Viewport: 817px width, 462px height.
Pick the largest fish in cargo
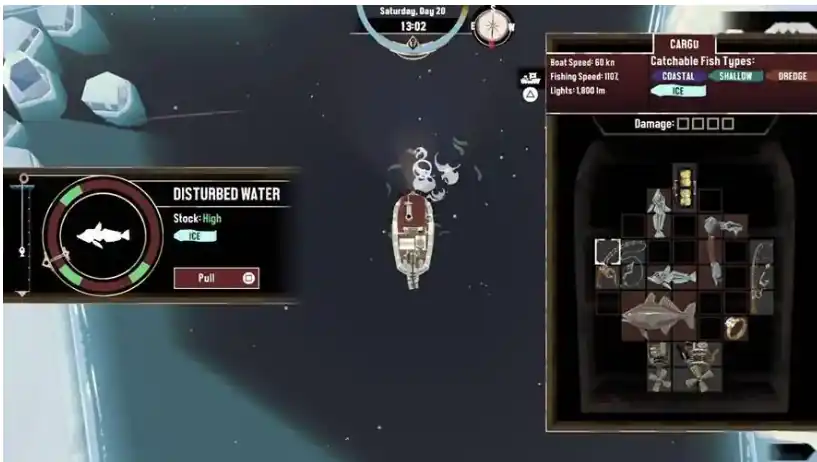[x=659, y=317]
